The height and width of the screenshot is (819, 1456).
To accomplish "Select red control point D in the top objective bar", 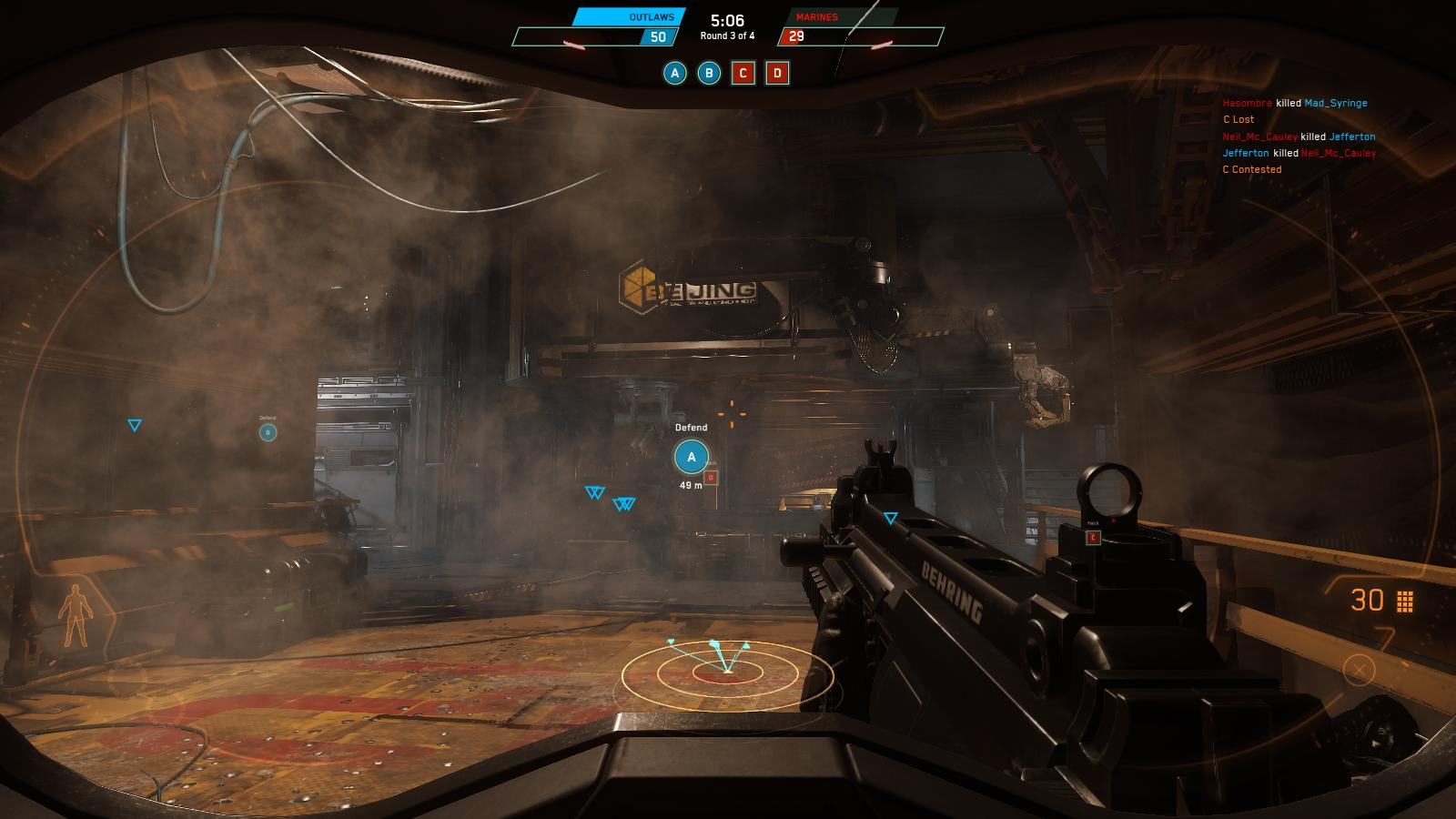I will [777, 74].
